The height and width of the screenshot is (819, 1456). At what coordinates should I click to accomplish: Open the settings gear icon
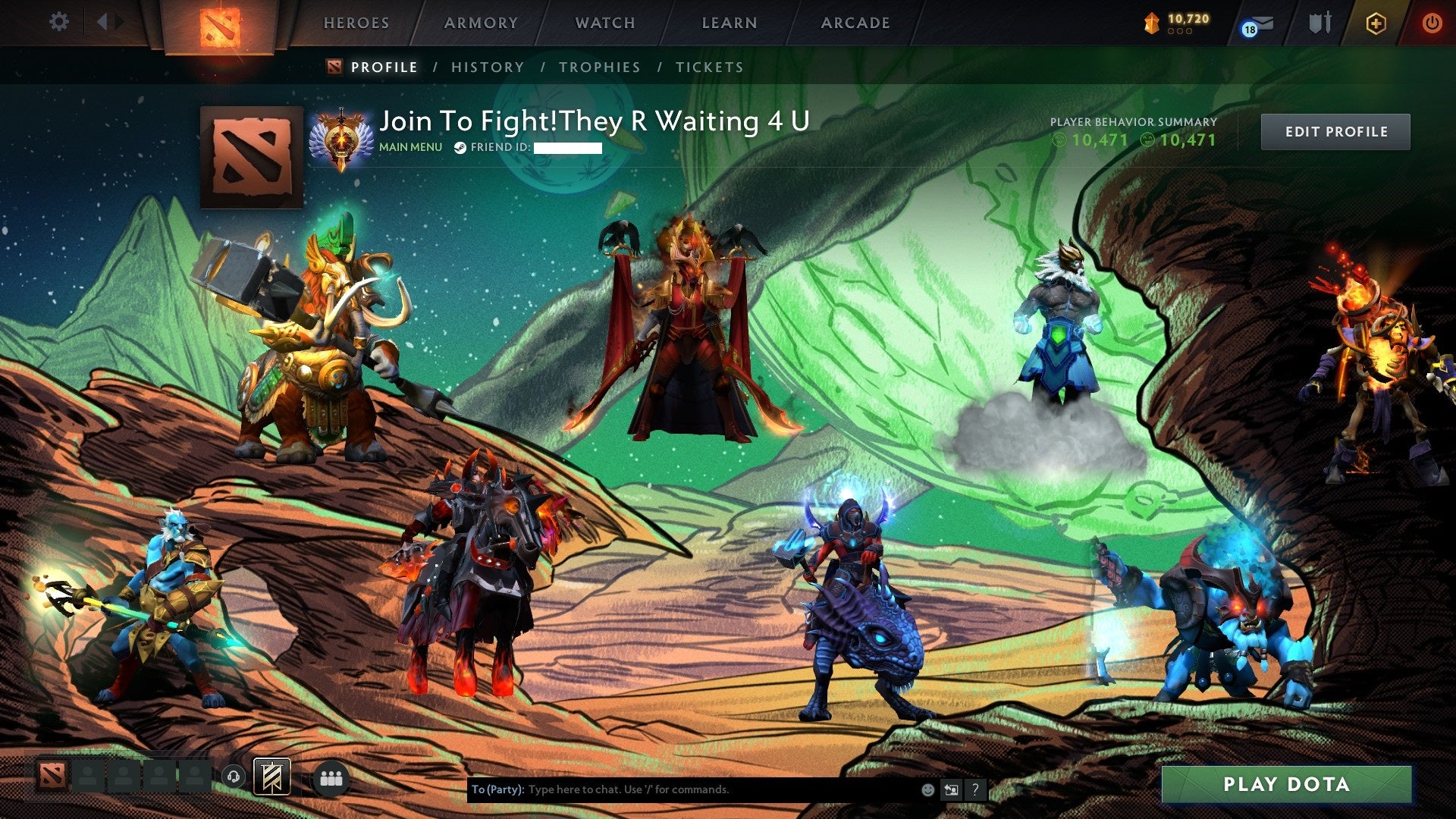(58, 23)
